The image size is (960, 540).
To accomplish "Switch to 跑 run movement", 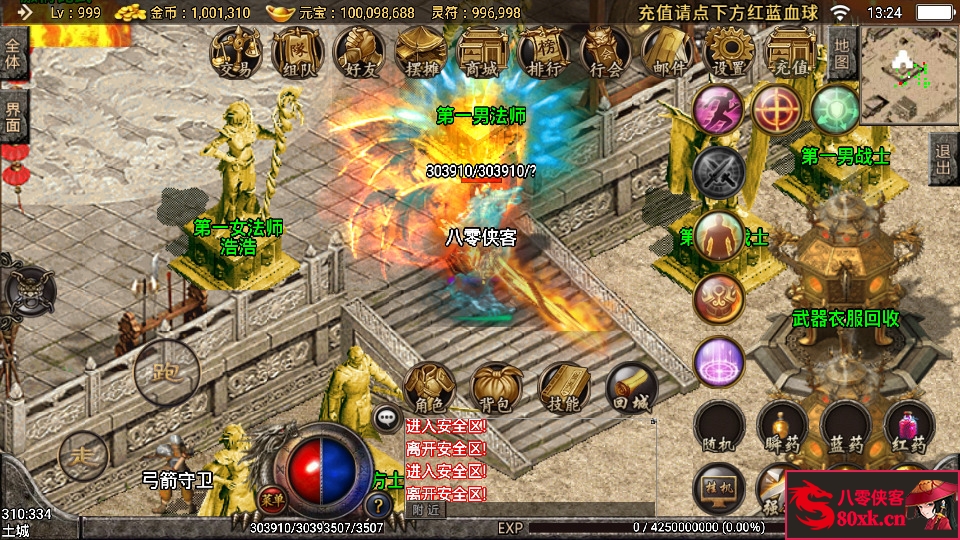I will [x=166, y=373].
